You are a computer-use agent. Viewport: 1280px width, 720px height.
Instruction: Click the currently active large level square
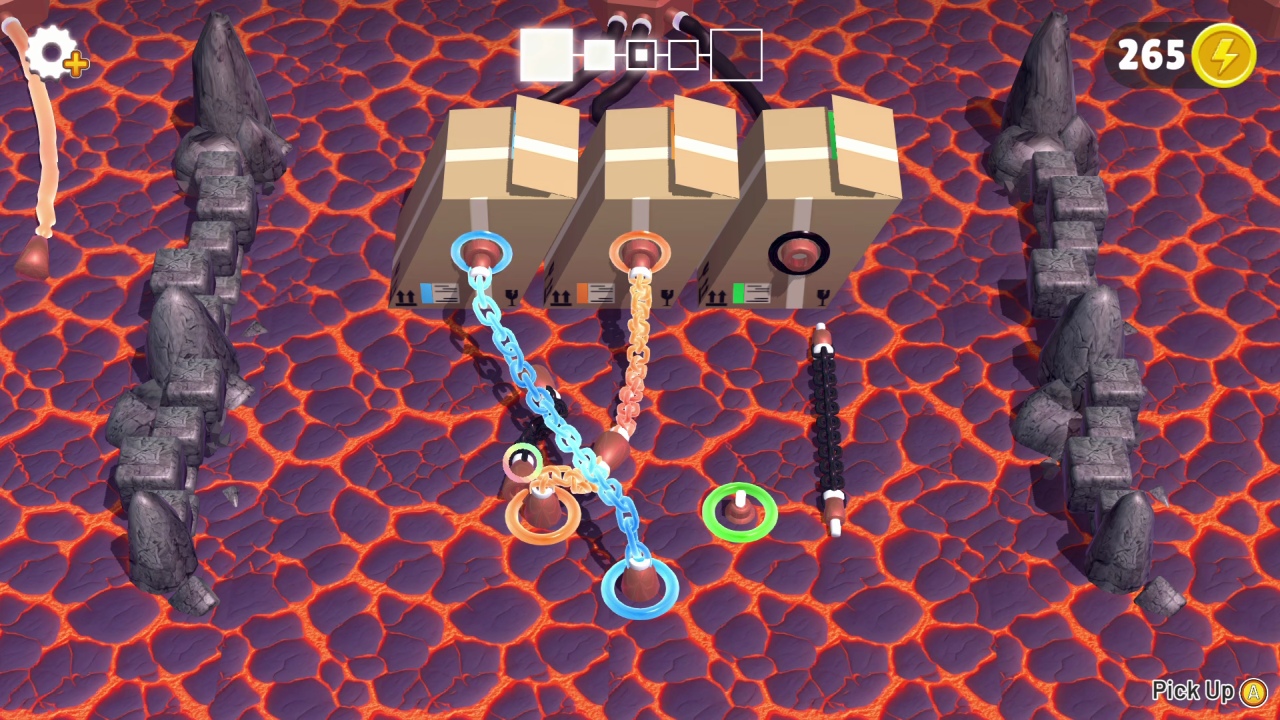(x=545, y=54)
